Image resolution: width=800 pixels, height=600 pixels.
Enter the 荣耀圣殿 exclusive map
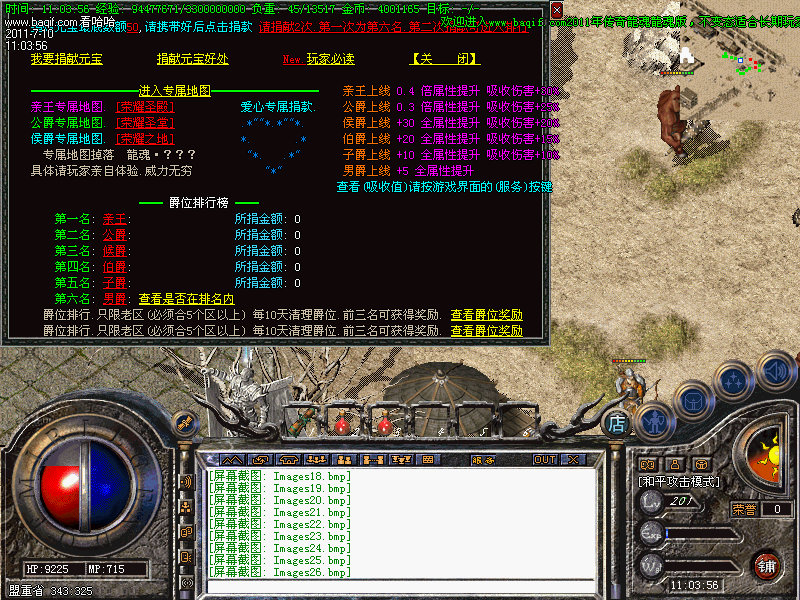point(145,107)
